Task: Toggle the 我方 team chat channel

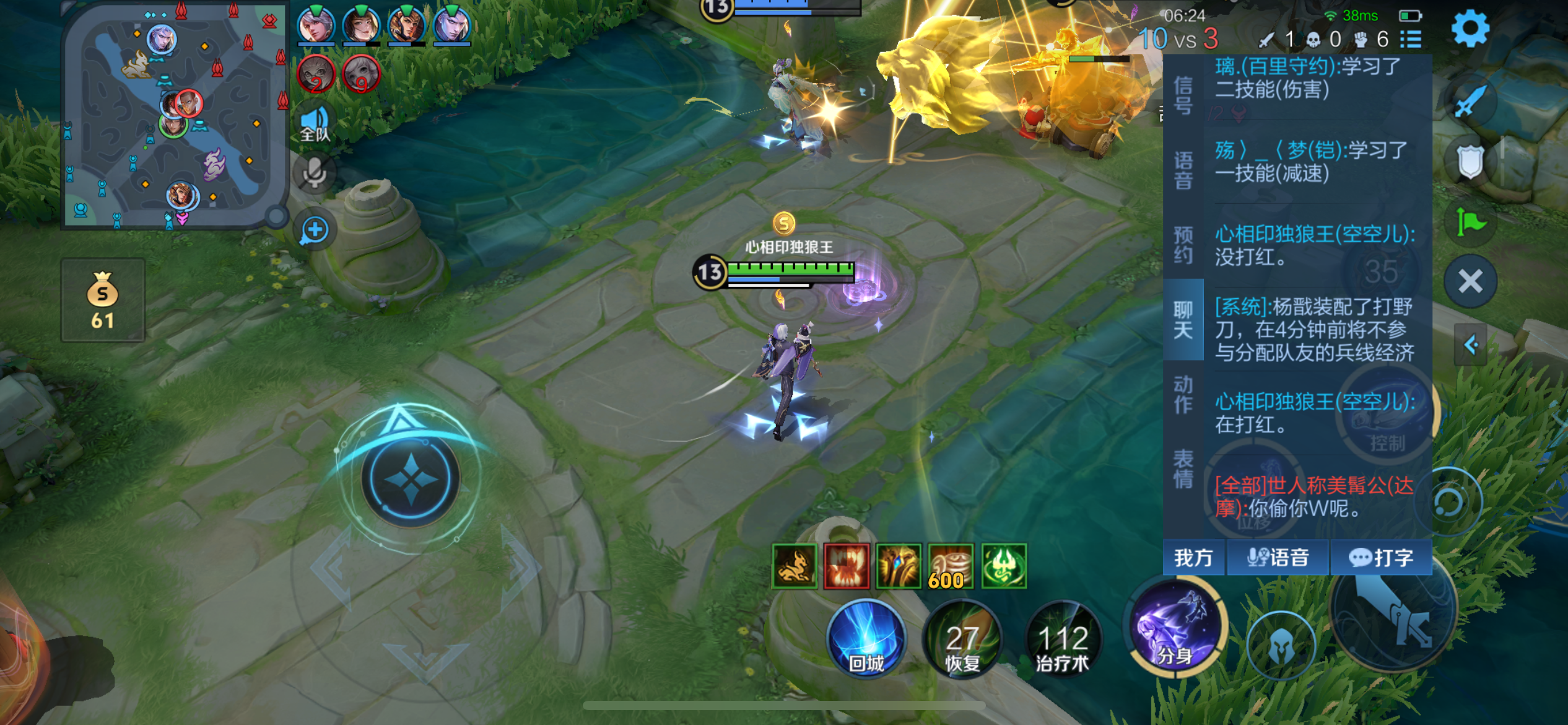Action: click(x=1193, y=558)
